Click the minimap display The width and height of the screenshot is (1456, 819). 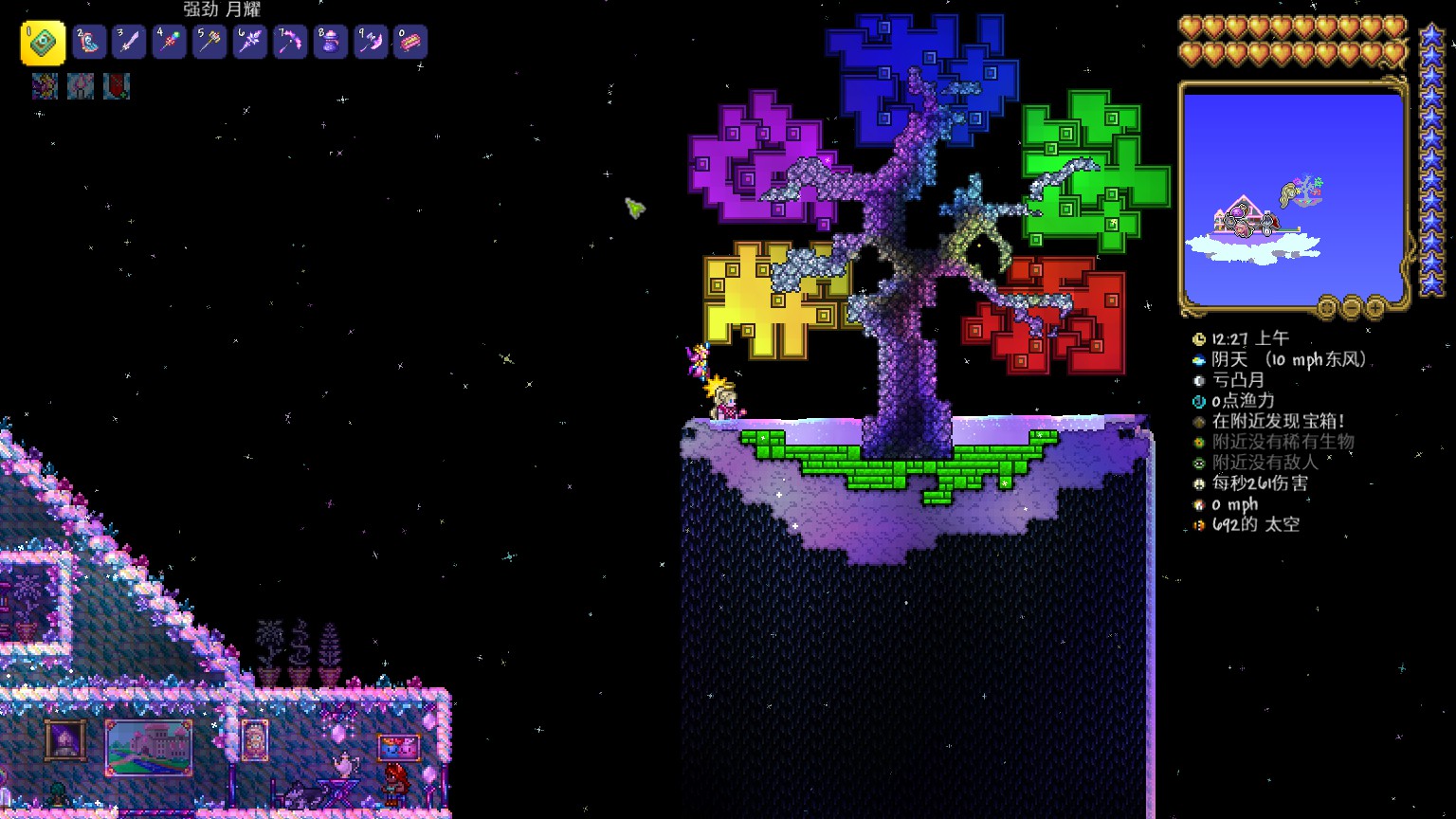point(1293,199)
